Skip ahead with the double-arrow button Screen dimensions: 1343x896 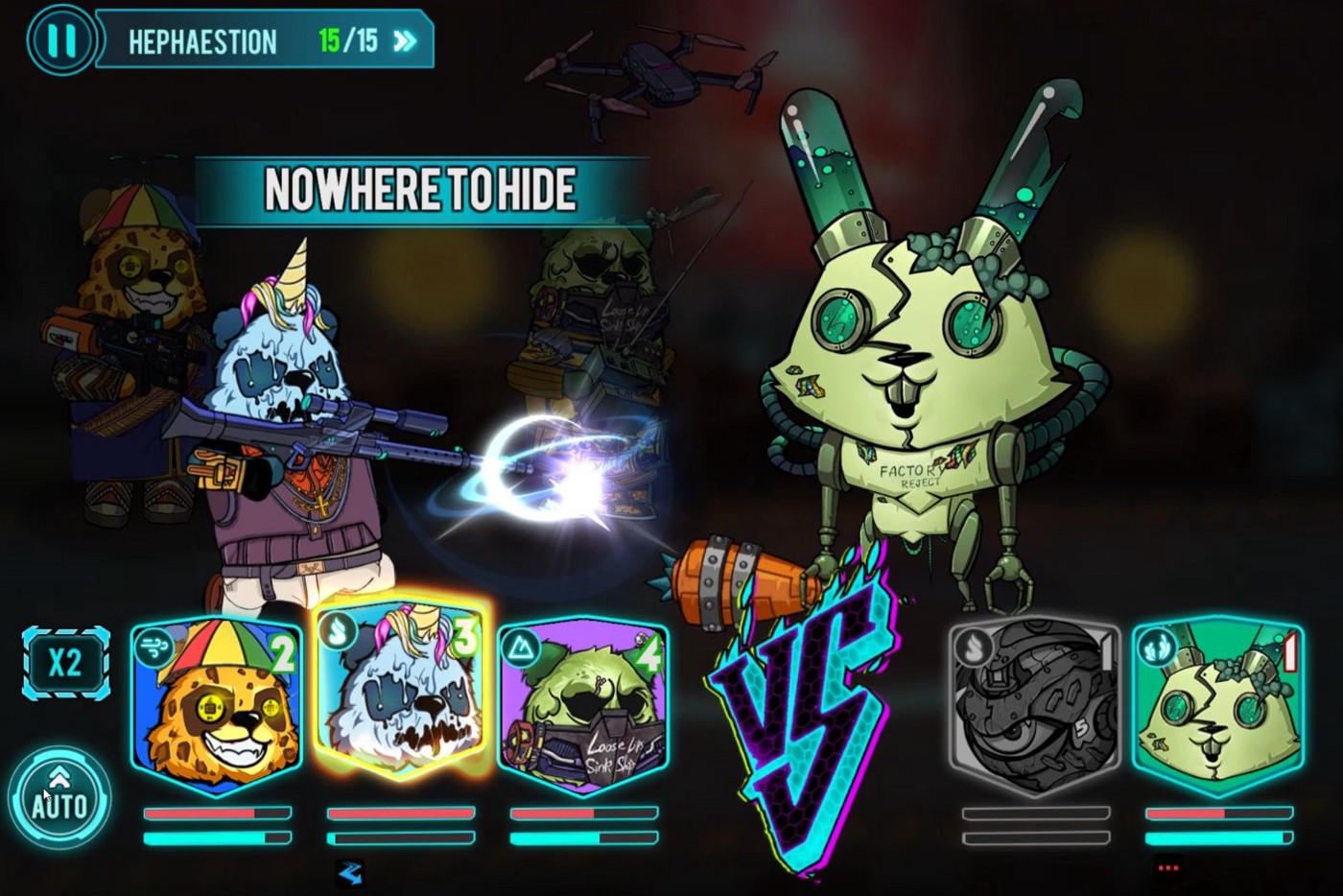pyautogui.click(x=406, y=40)
